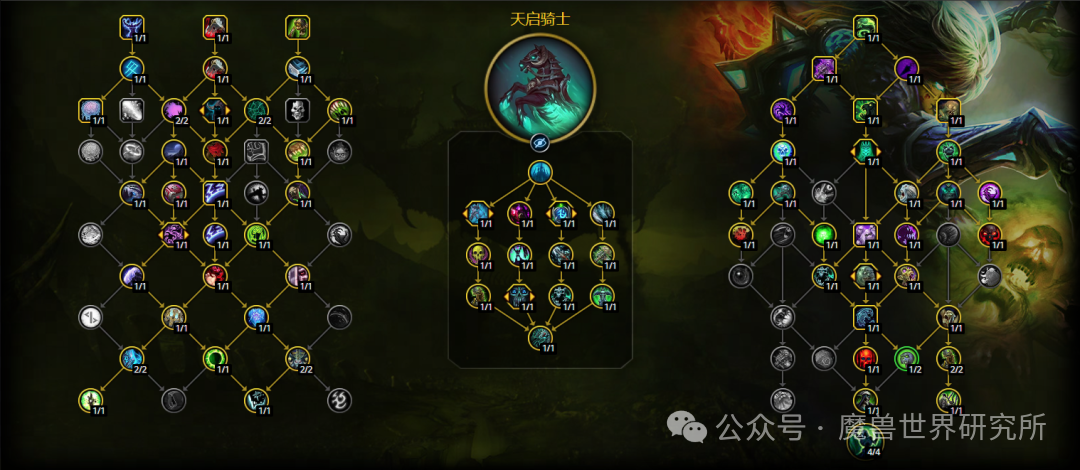Image resolution: width=1080 pixels, height=470 pixels.
Task: Select the 1/2 green talent in spec tree
Action: (906, 357)
